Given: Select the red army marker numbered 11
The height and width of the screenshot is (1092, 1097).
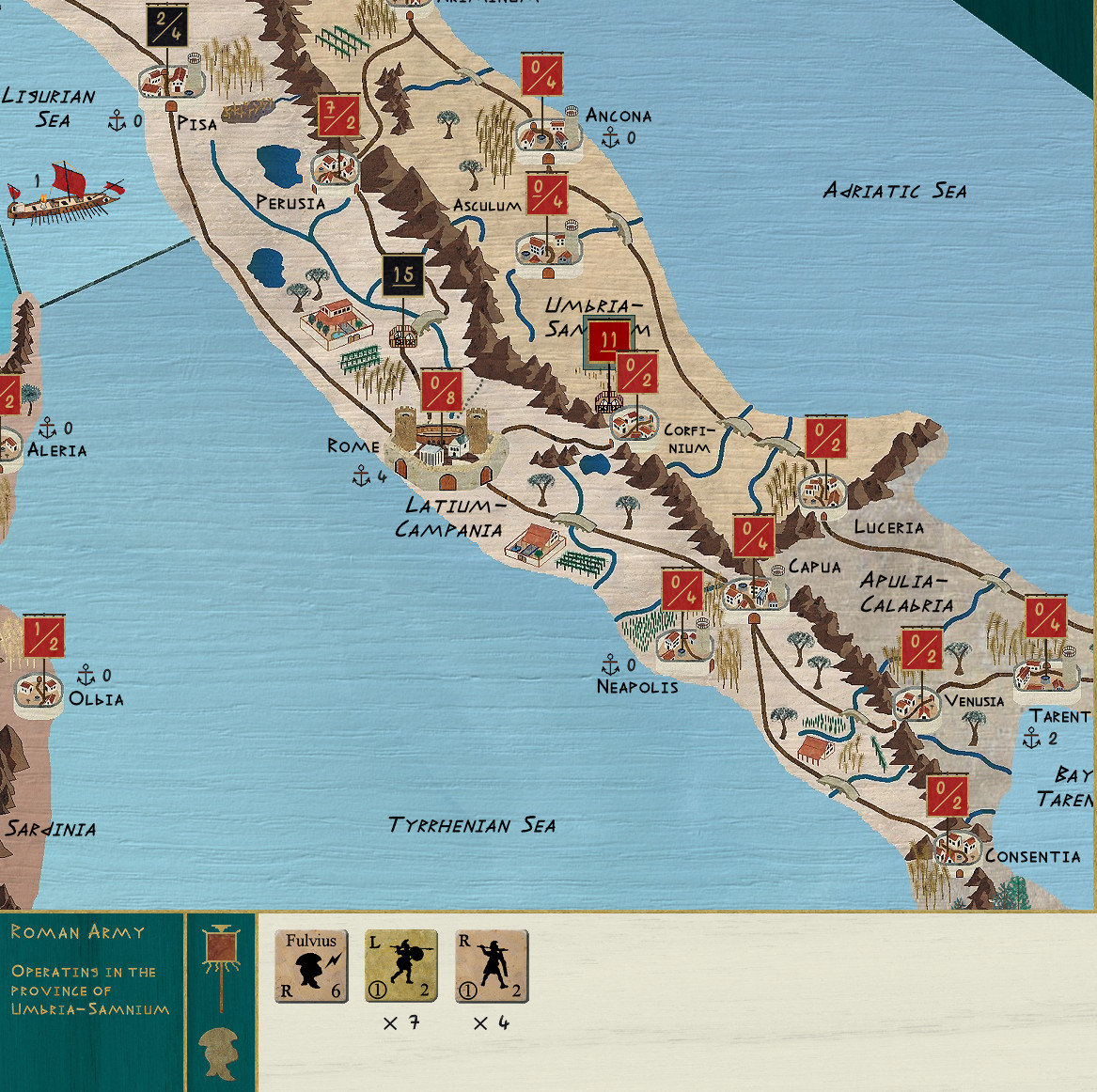Looking at the screenshot, I should 608,342.
